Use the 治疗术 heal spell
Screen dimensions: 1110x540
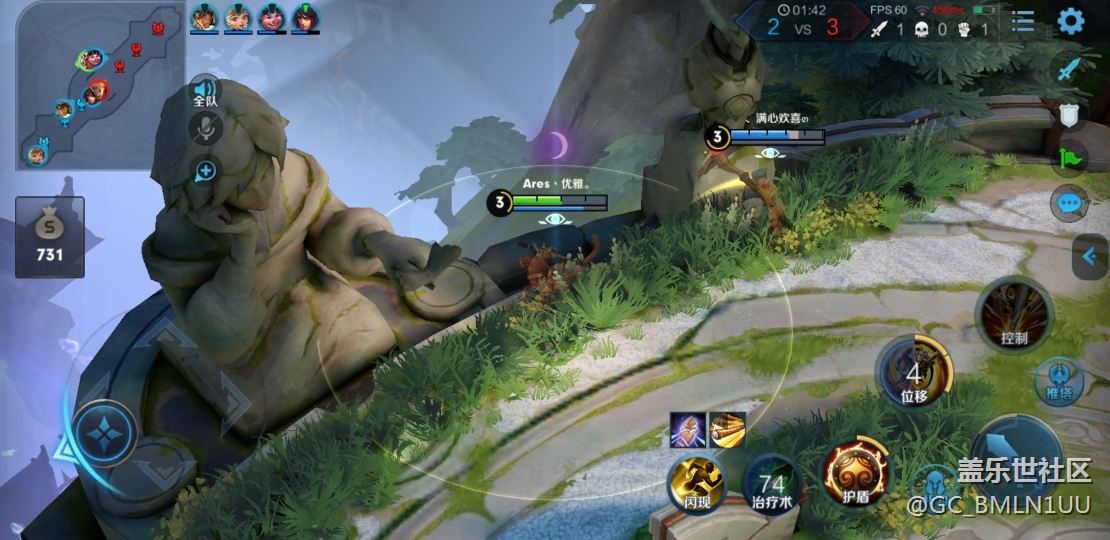tap(772, 482)
